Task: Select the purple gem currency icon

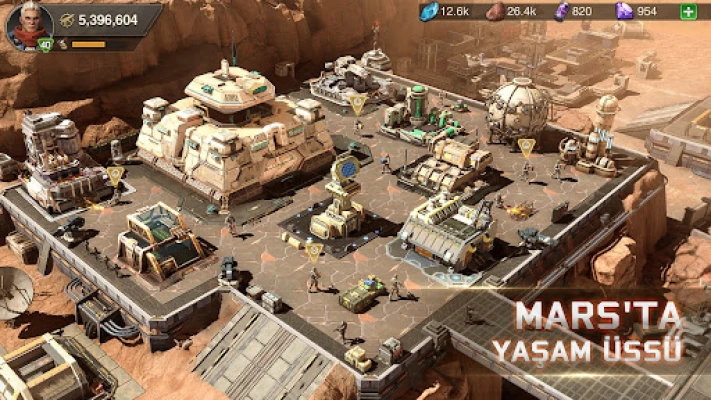Action: tap(625, 11)
